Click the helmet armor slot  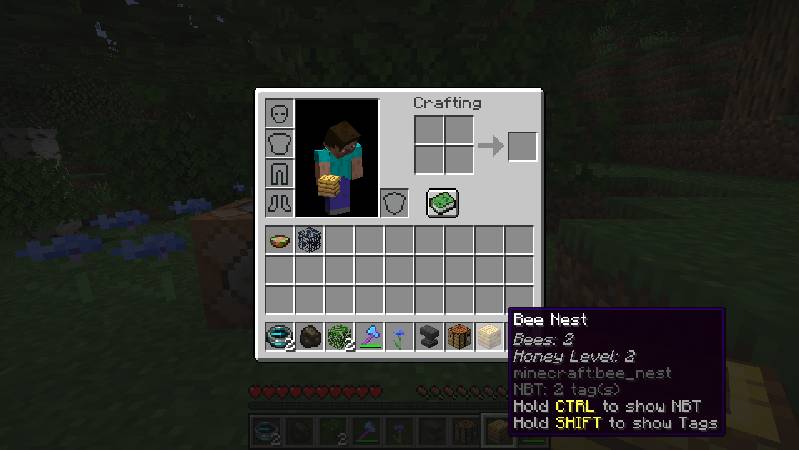[x=279, y=113]
